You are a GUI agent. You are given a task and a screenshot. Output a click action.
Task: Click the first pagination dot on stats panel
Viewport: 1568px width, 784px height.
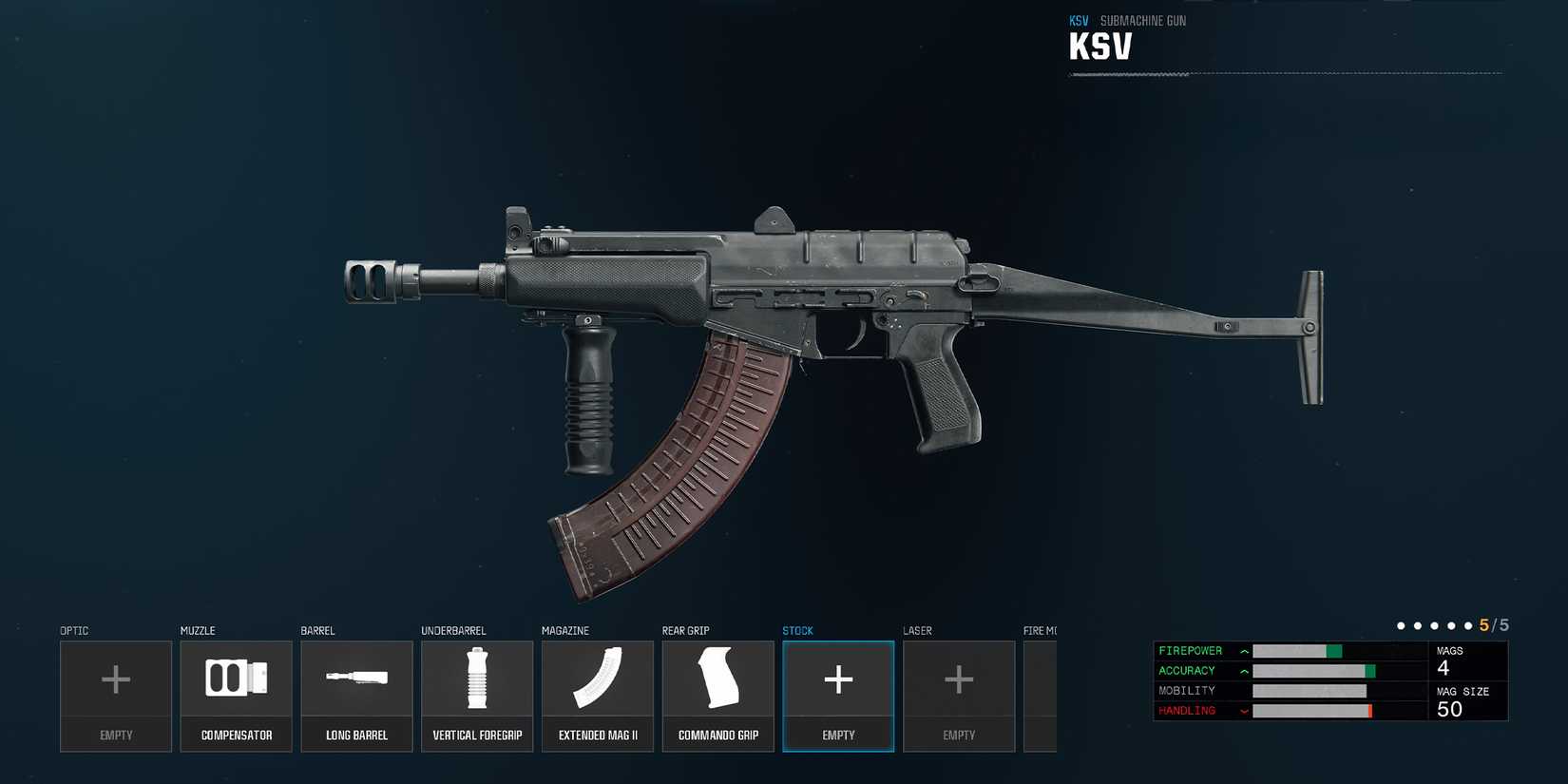[x=1400, y=625]
